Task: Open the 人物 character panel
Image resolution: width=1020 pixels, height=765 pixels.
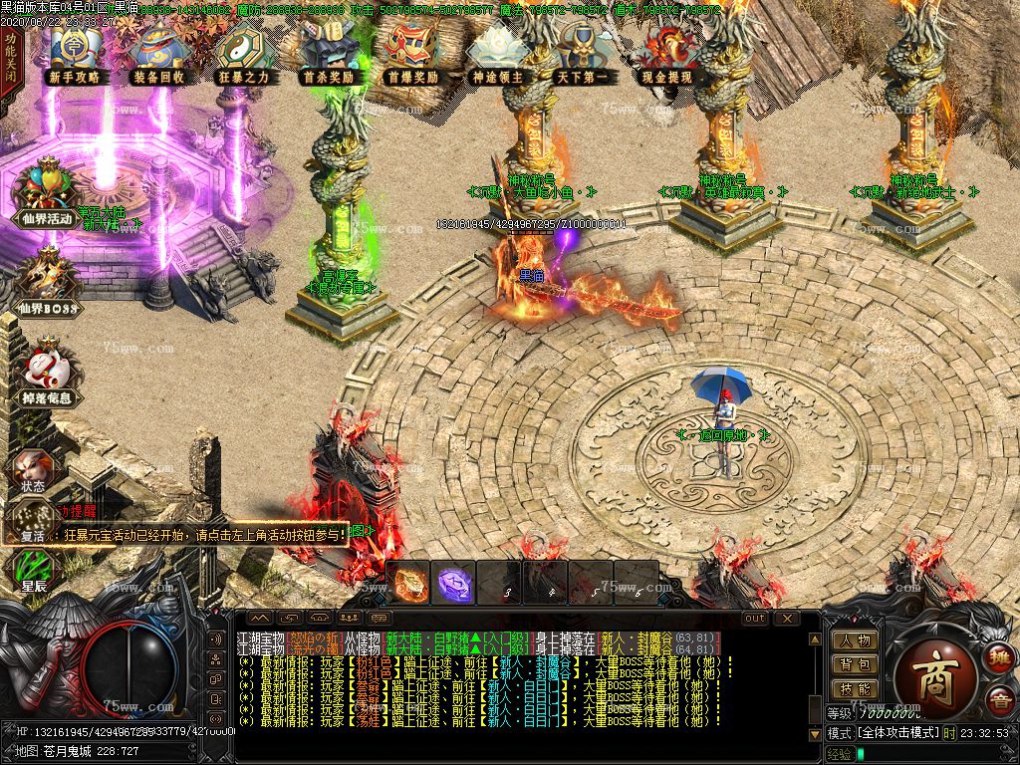Action: point(855,640)
